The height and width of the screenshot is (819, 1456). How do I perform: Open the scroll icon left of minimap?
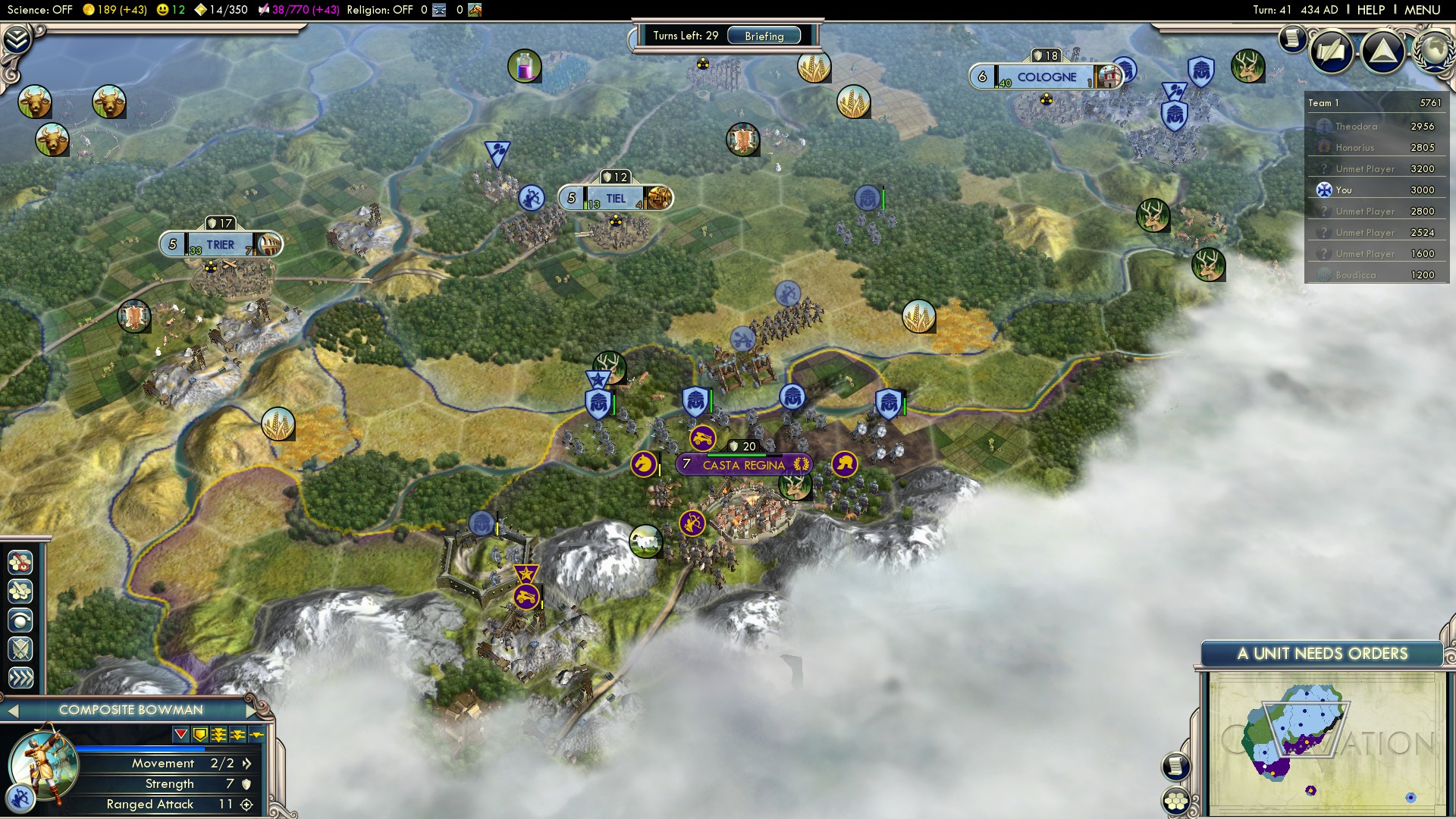point(1175,766)
